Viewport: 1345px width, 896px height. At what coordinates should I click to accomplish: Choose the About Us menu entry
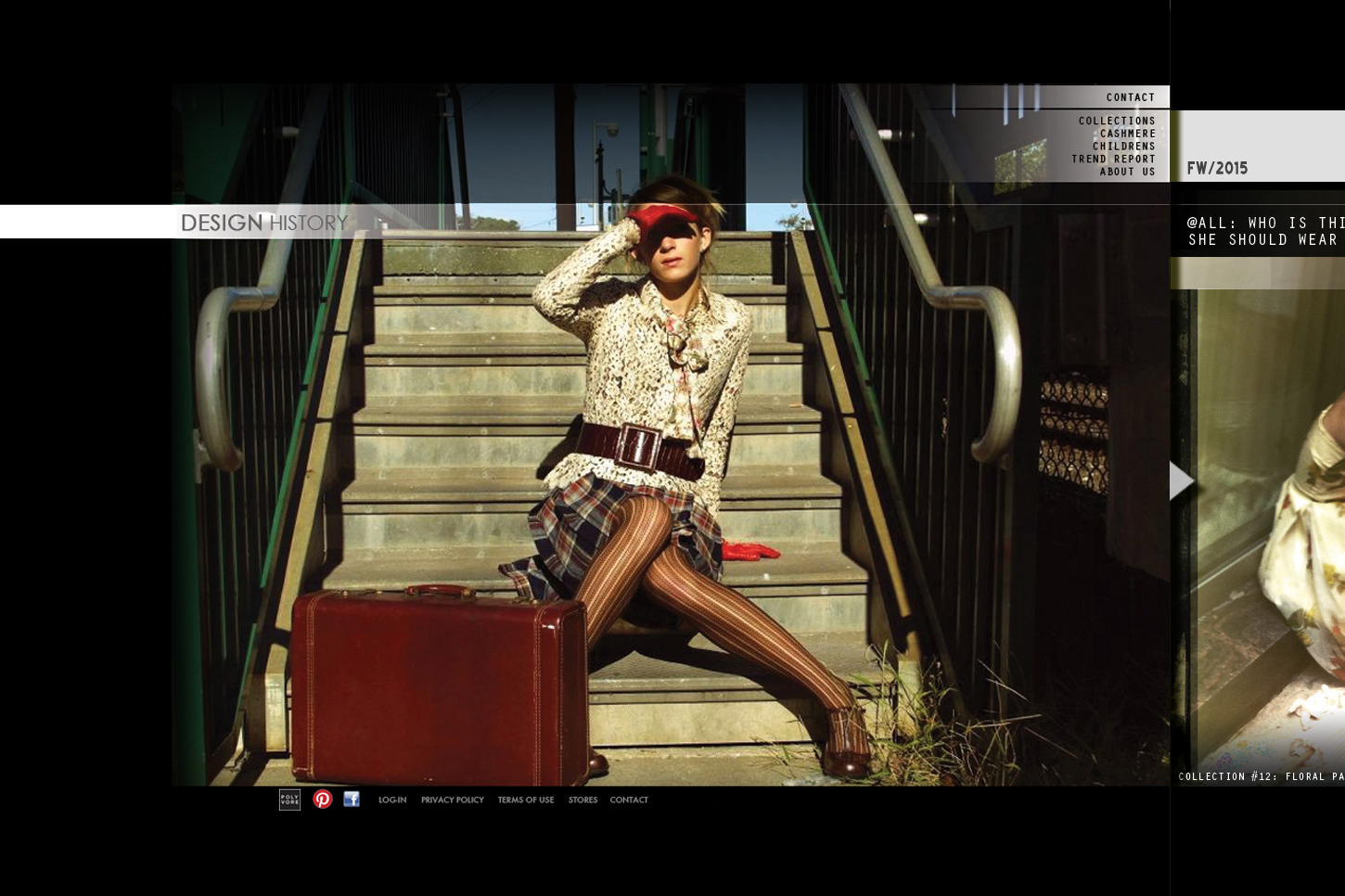tap(1127, 172)
